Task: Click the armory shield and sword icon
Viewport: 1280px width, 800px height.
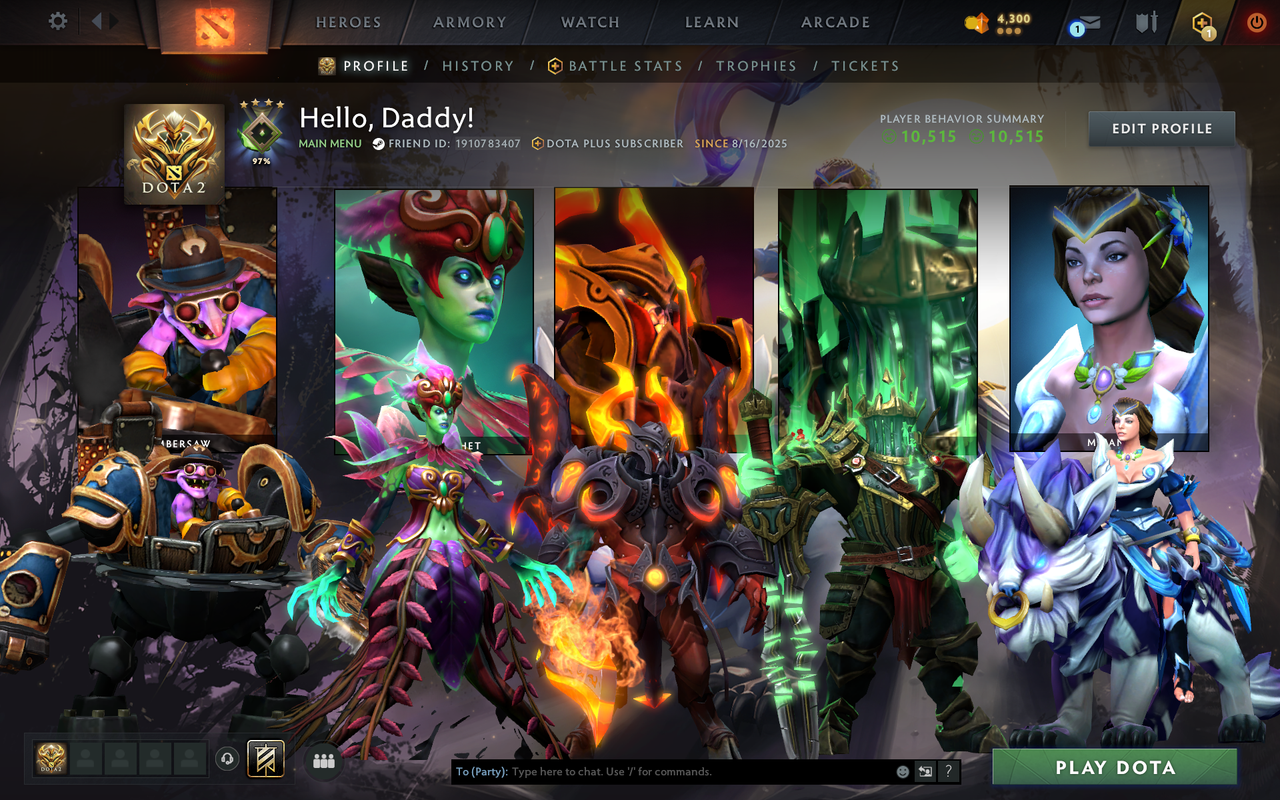Action: pyautogui.click(x=1147, y=24)
